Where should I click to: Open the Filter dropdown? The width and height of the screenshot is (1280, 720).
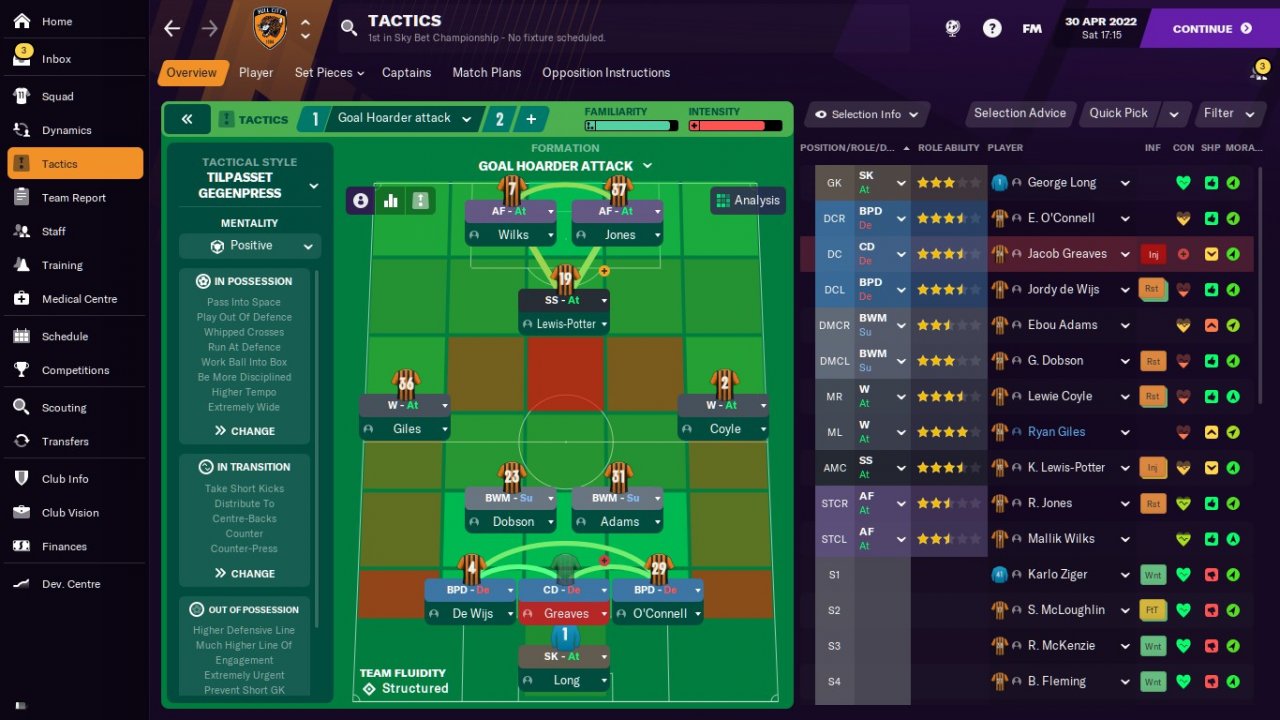tap(1227, 113)
